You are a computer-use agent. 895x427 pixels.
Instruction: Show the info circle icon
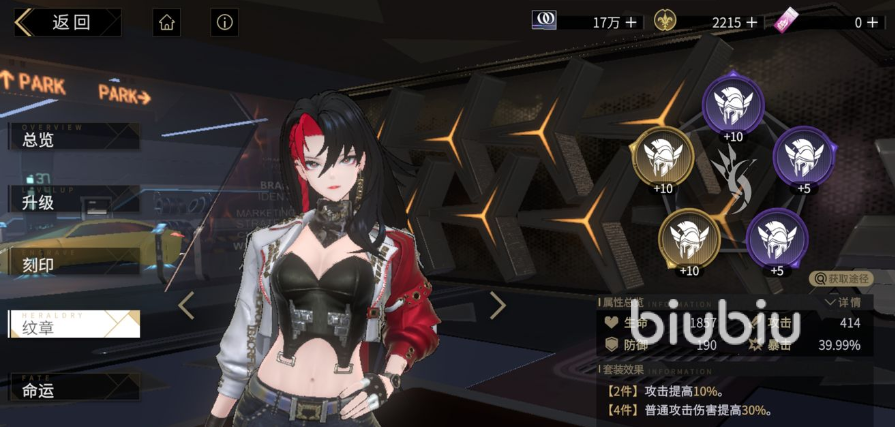[224, 22]
